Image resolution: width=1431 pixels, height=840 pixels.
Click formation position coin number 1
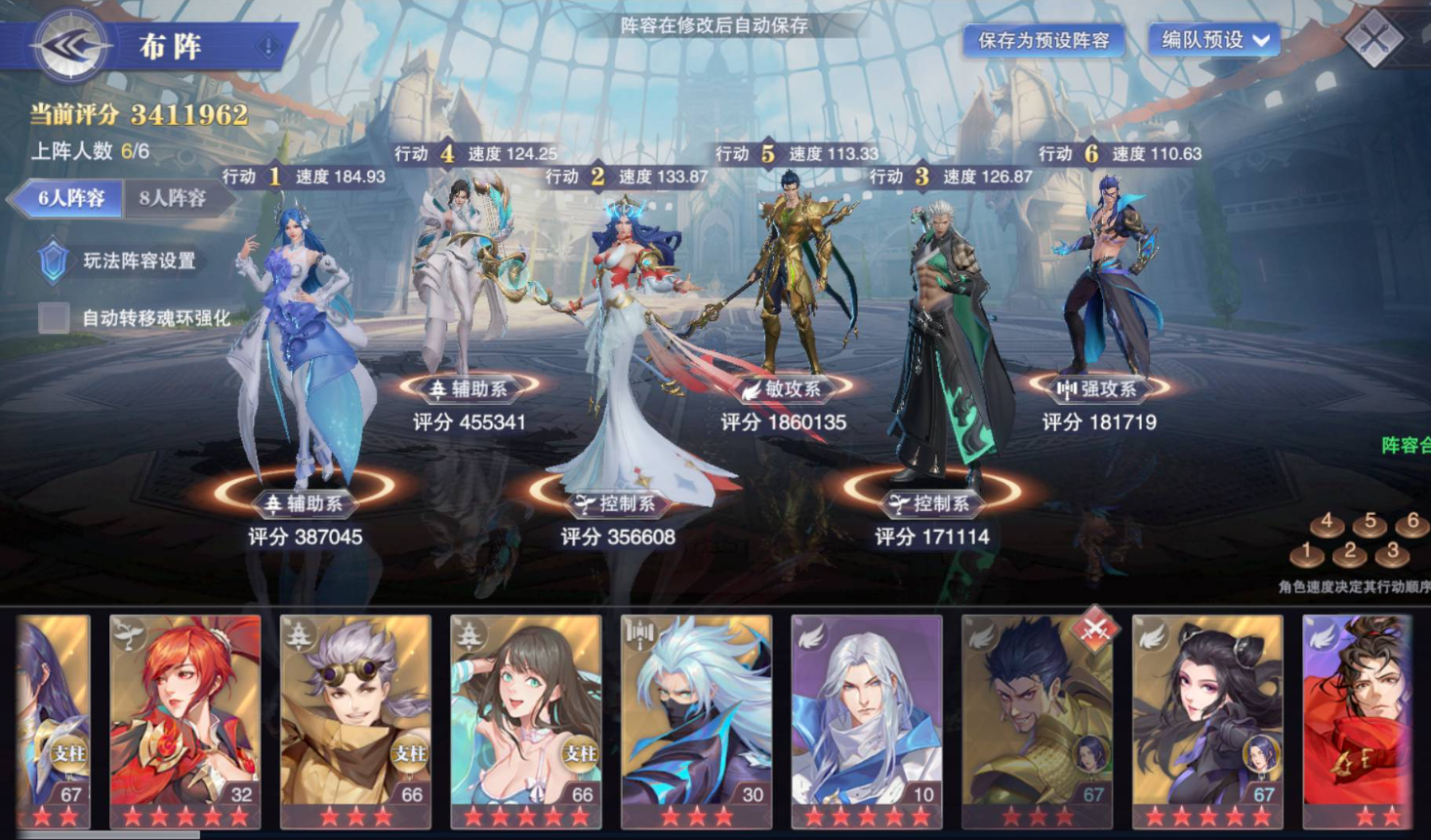click(1307, 554)
